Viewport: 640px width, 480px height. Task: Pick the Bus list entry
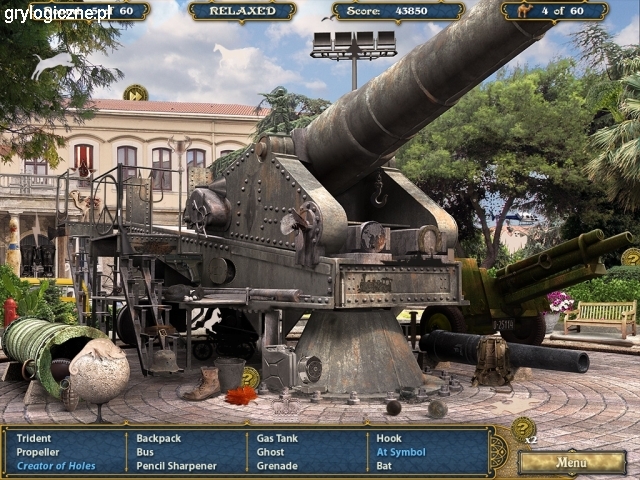pos(145,452)
